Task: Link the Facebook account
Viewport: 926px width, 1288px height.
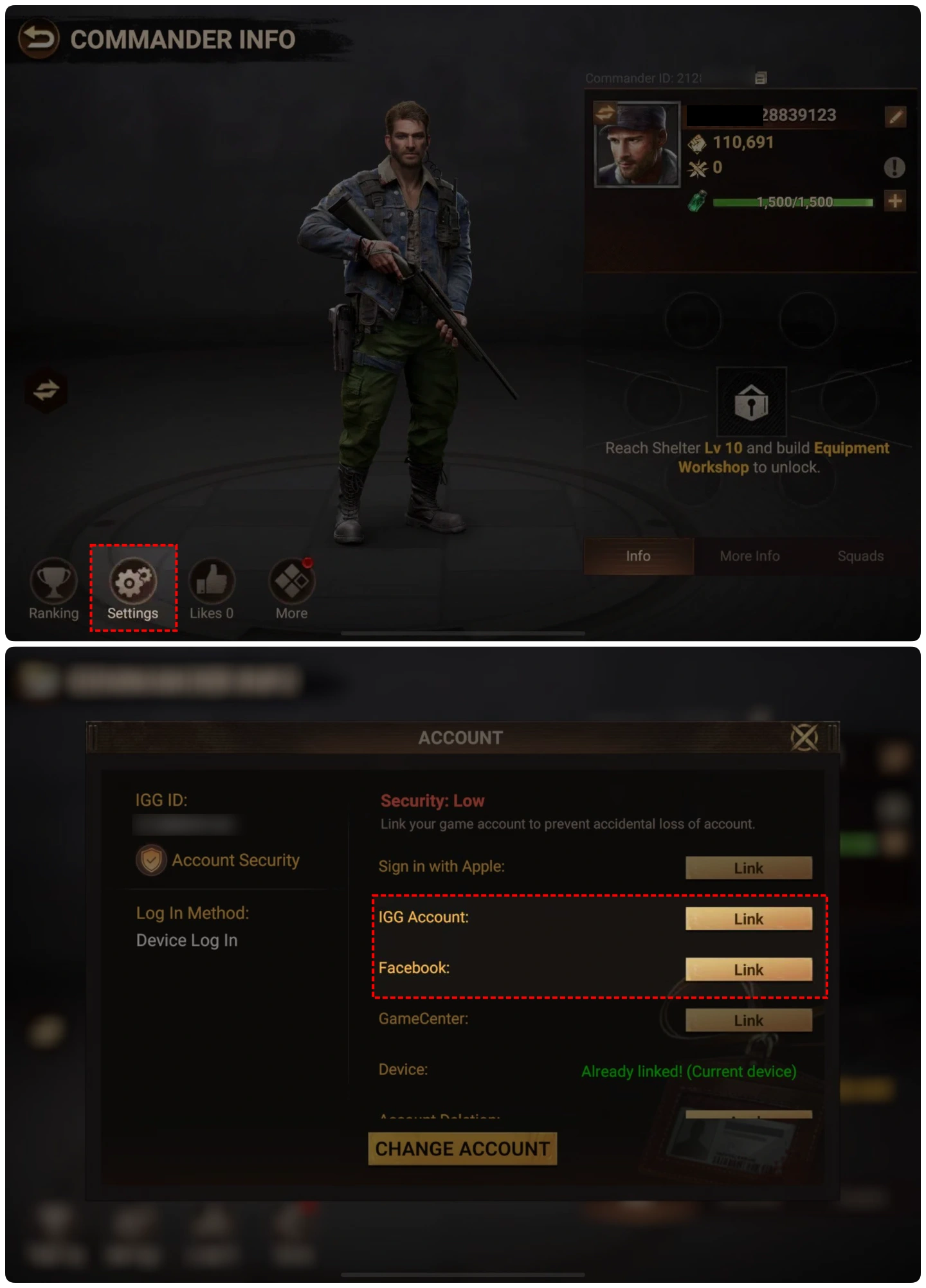Action: tap(749, 970)
